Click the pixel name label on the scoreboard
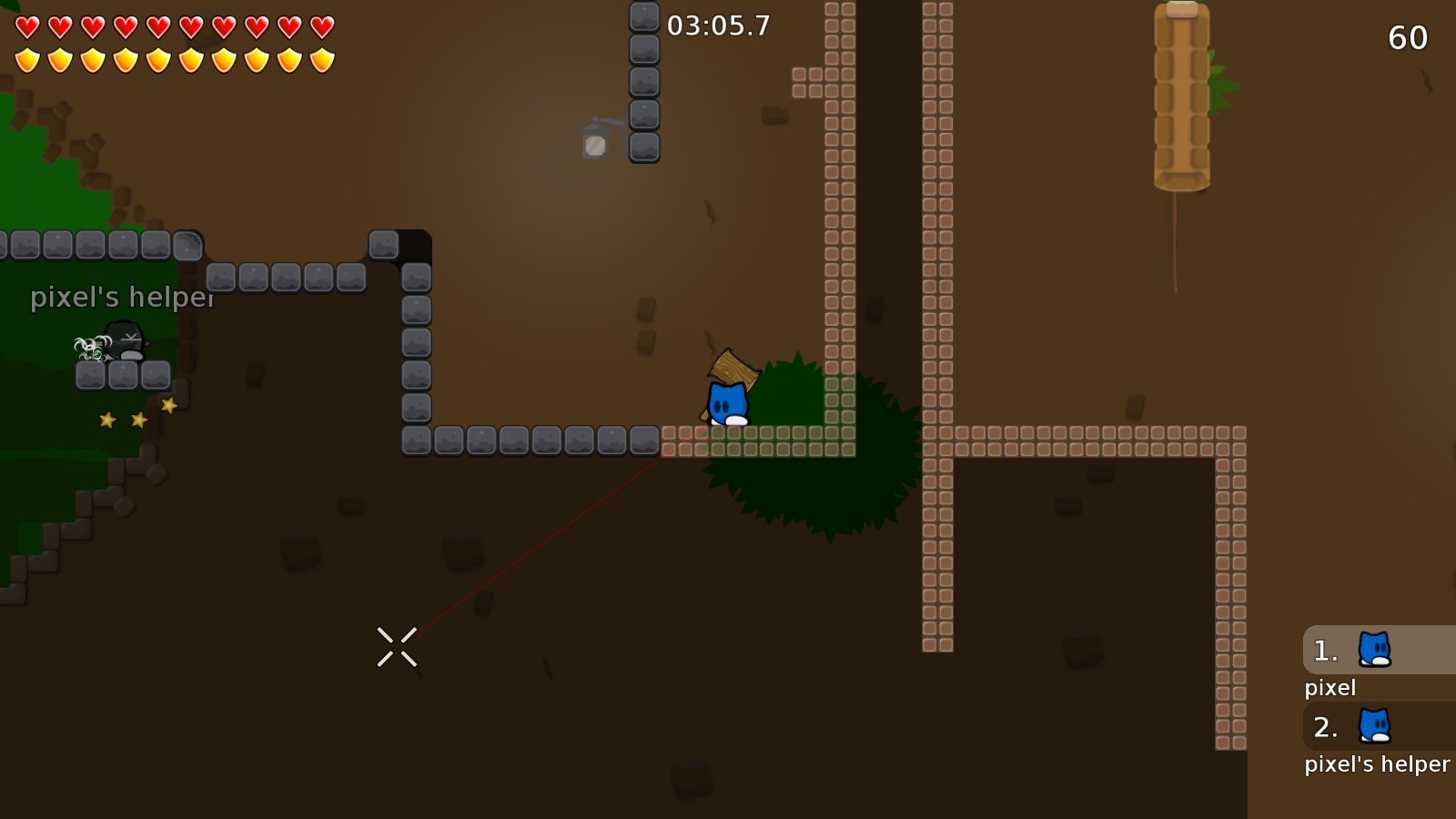Viewport: 1456px width, 819px height. click(x=1329, y=688)
